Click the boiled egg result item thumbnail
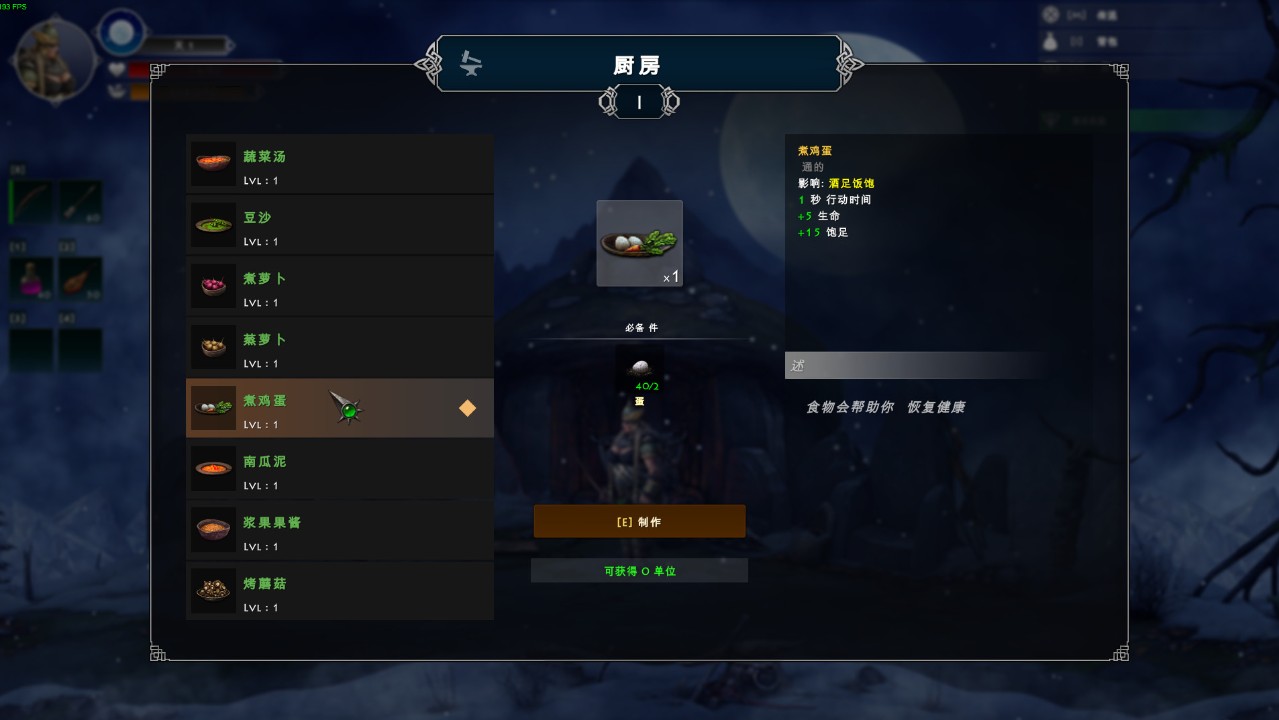This screenshot has width=1279, height=720. [639, 243]
